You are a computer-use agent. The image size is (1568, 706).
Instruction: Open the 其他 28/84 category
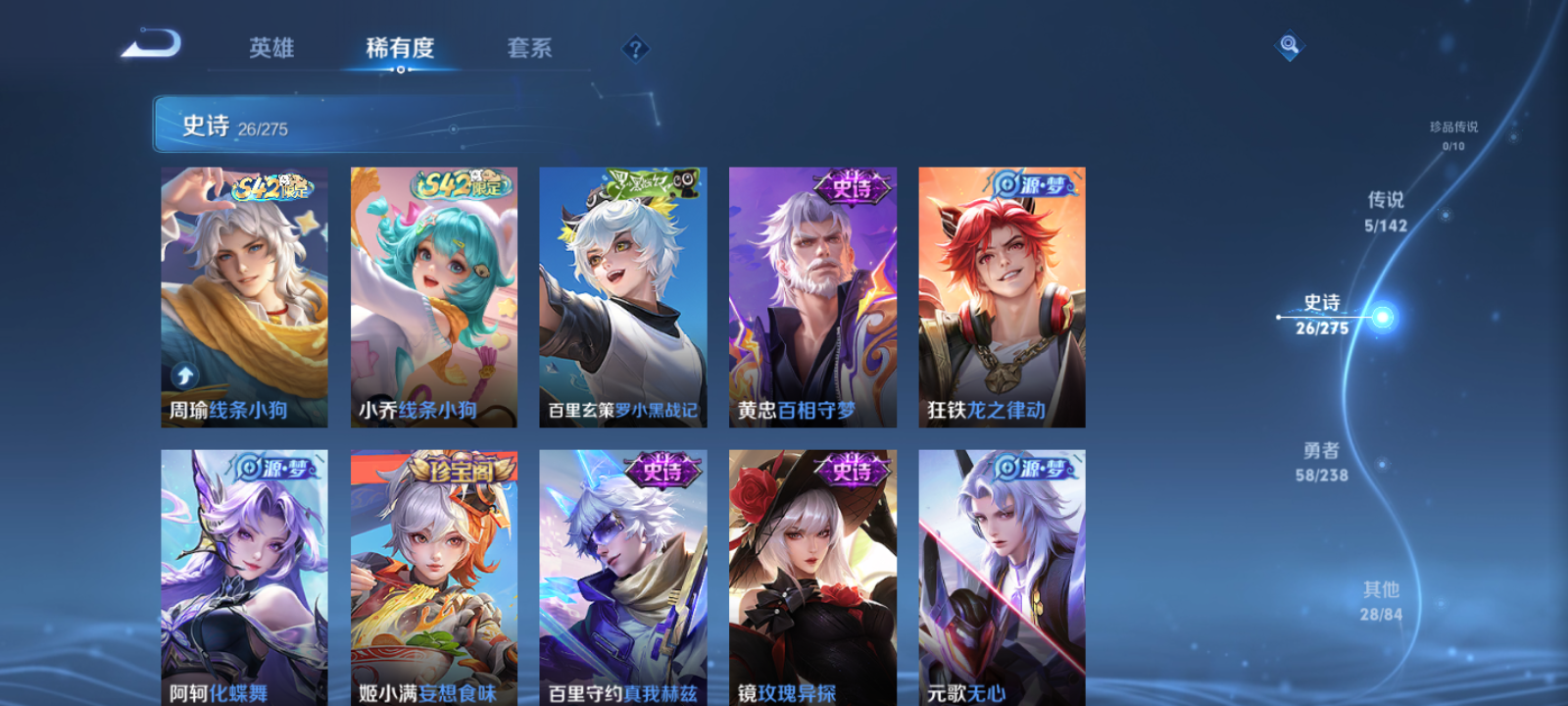1382,600
